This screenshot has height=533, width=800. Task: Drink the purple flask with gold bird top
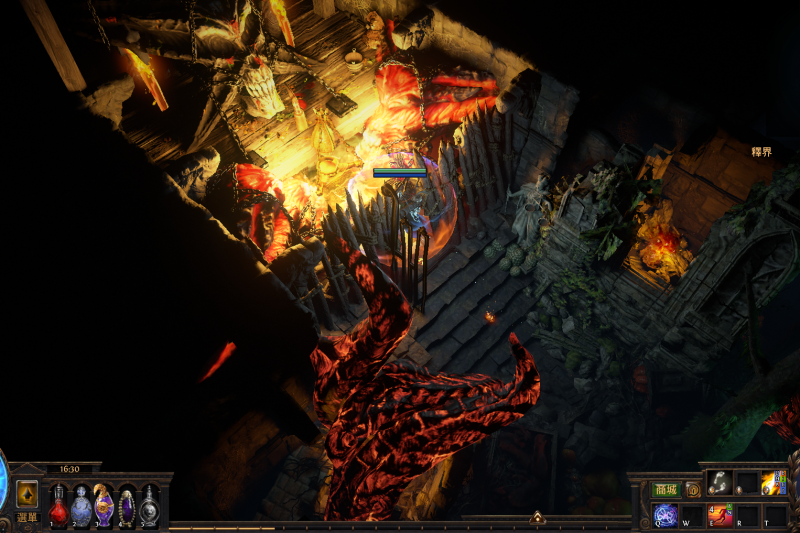[x=104, y=505]
